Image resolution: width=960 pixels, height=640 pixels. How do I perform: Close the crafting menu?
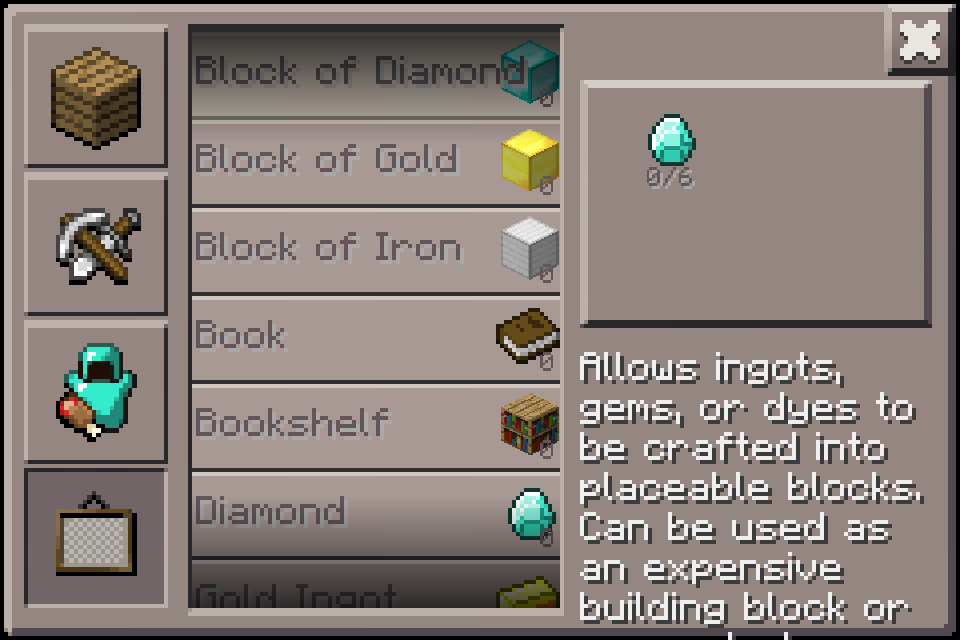(919, 41)
